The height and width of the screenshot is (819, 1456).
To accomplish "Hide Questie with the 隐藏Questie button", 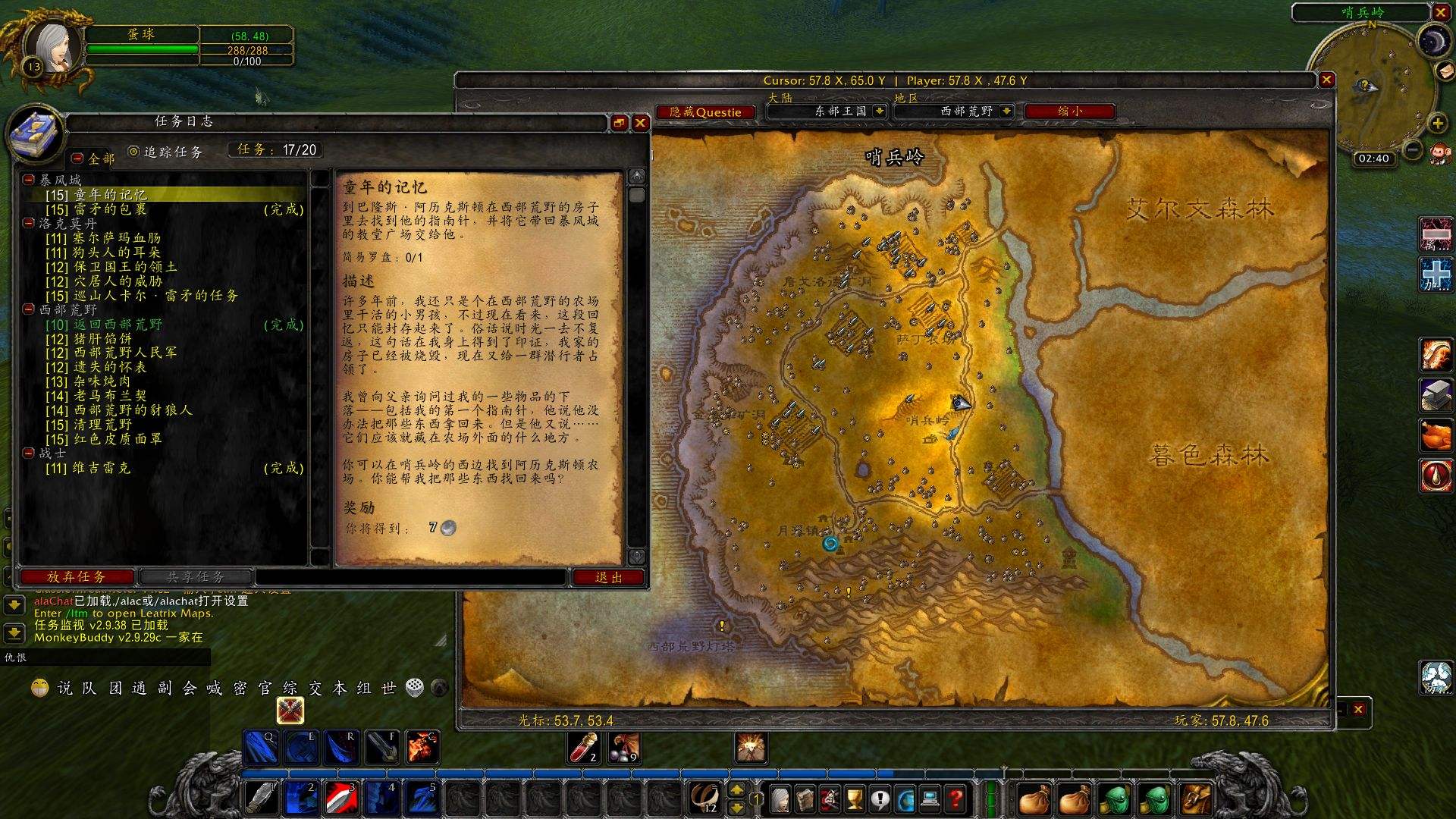I will [x=705, y=112].
